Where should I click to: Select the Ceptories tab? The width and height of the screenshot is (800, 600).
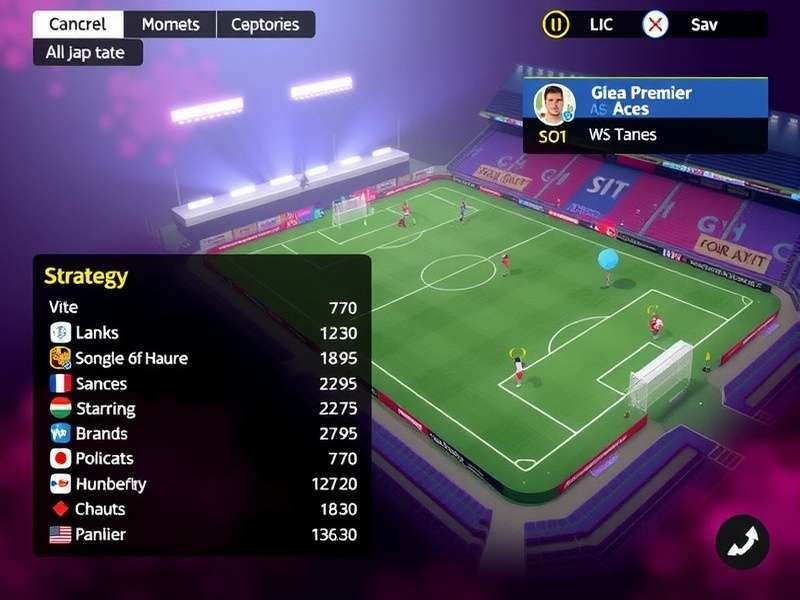click(x=266, y=24)
